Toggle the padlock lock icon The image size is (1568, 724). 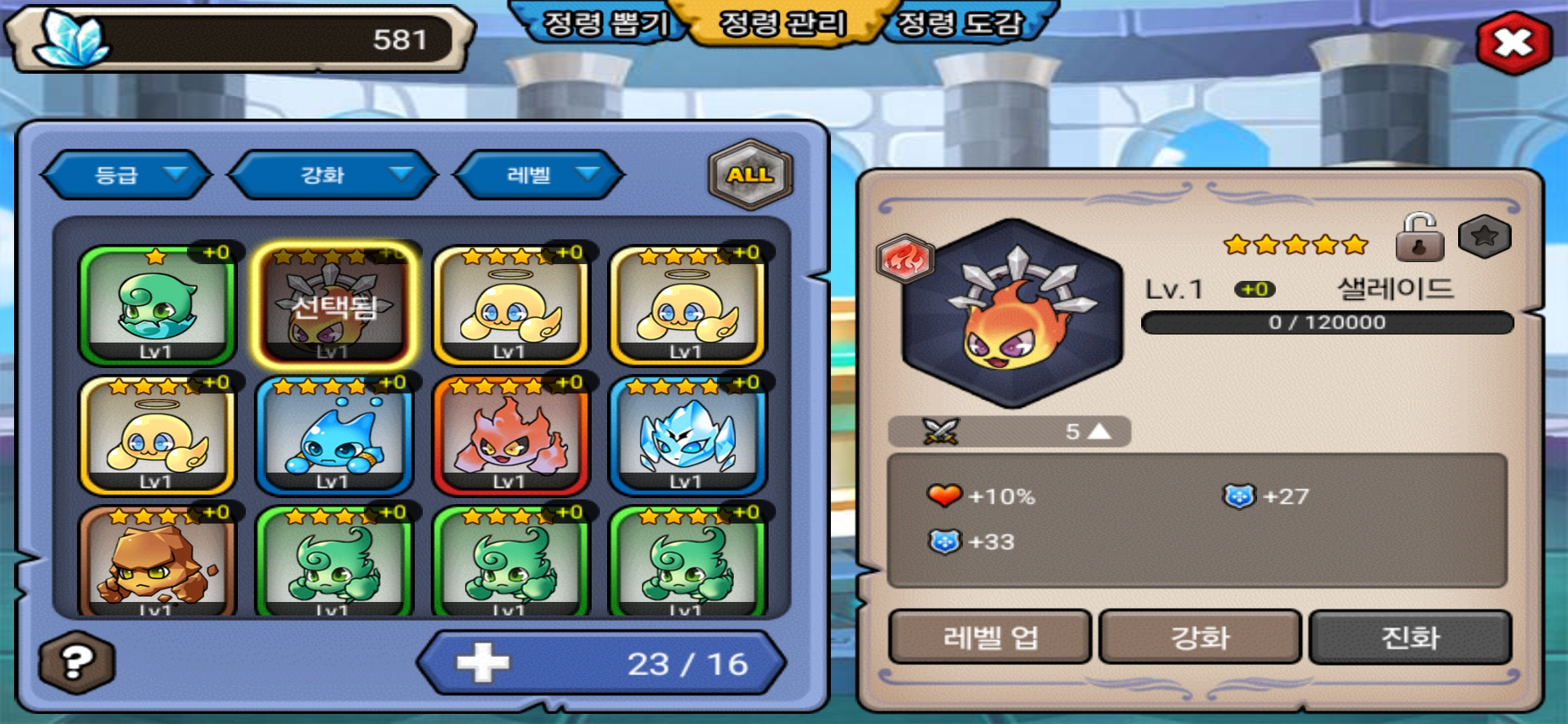pos(1419,238)
